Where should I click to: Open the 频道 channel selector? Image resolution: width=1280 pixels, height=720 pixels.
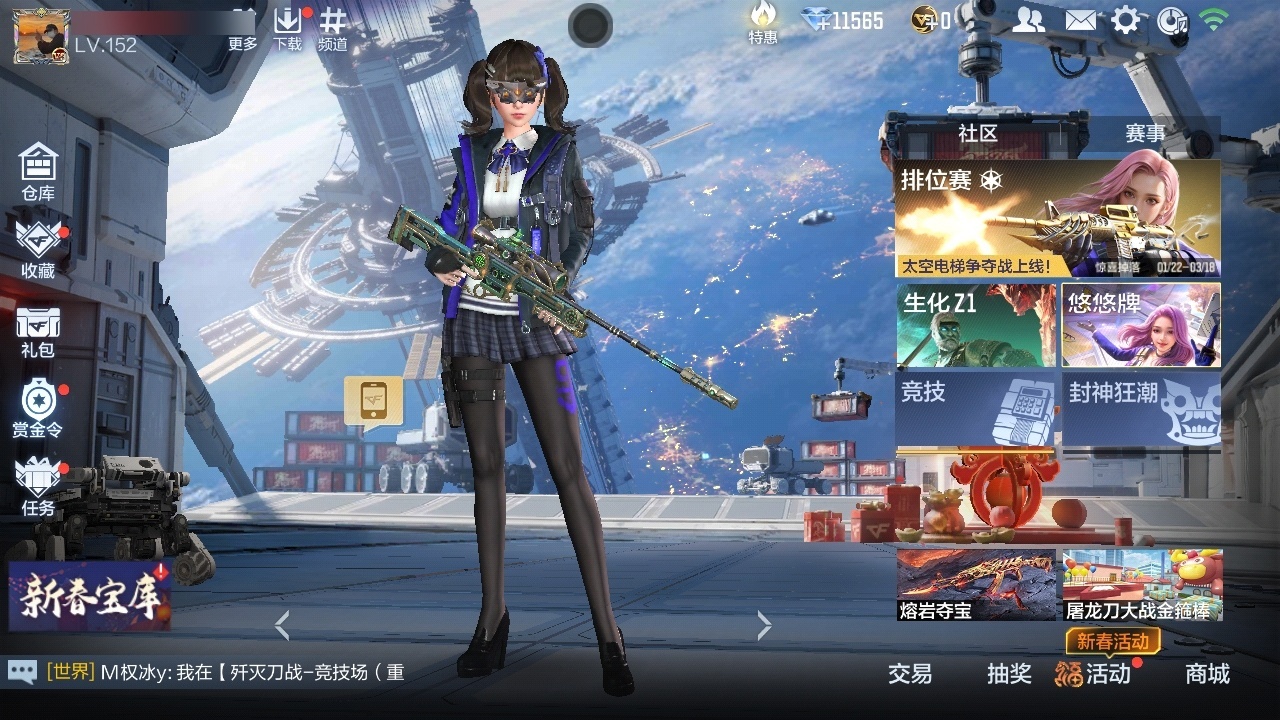pyautogui.click(x=333, y=28)
